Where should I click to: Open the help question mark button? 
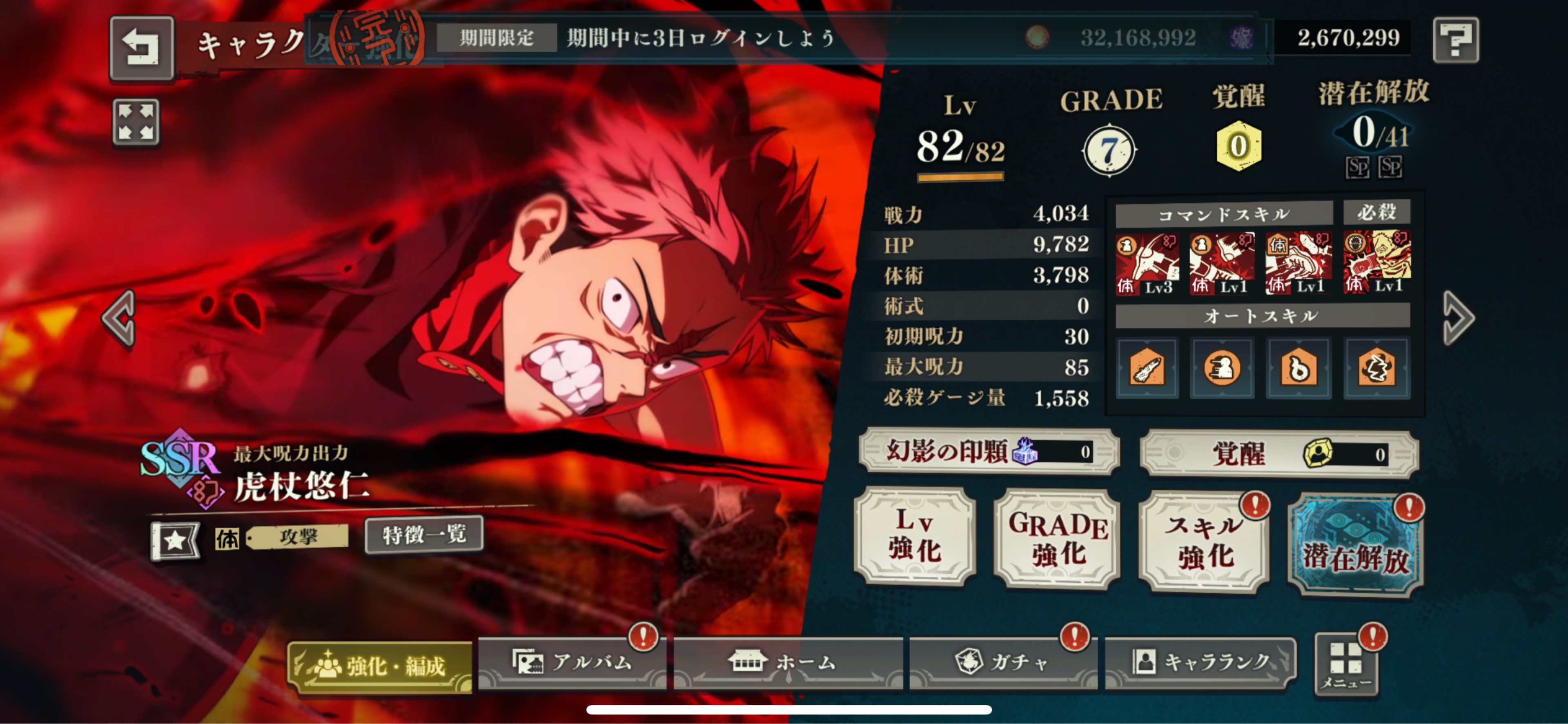pos(1455,40)
